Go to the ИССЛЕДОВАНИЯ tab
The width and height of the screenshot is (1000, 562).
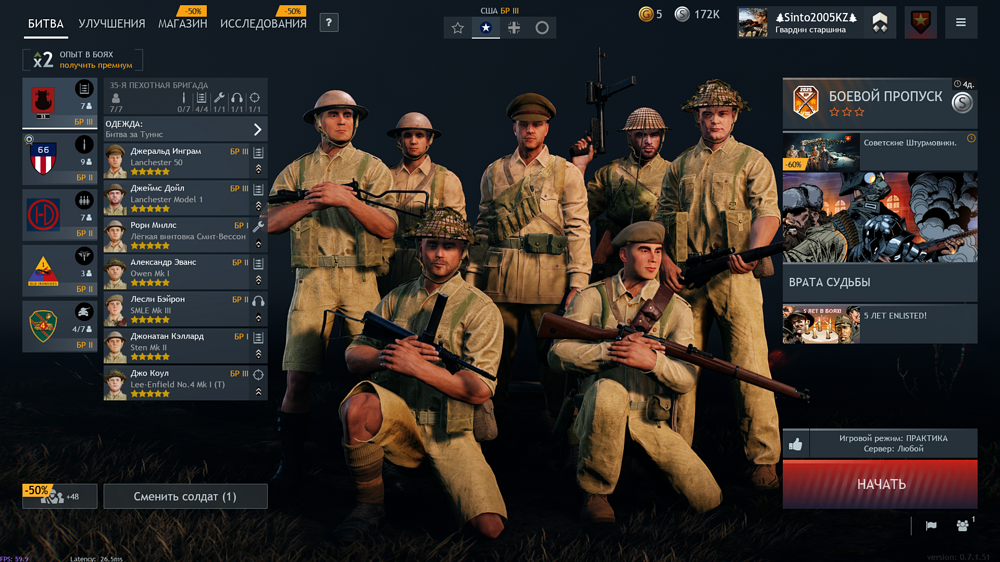click(263, 23)
